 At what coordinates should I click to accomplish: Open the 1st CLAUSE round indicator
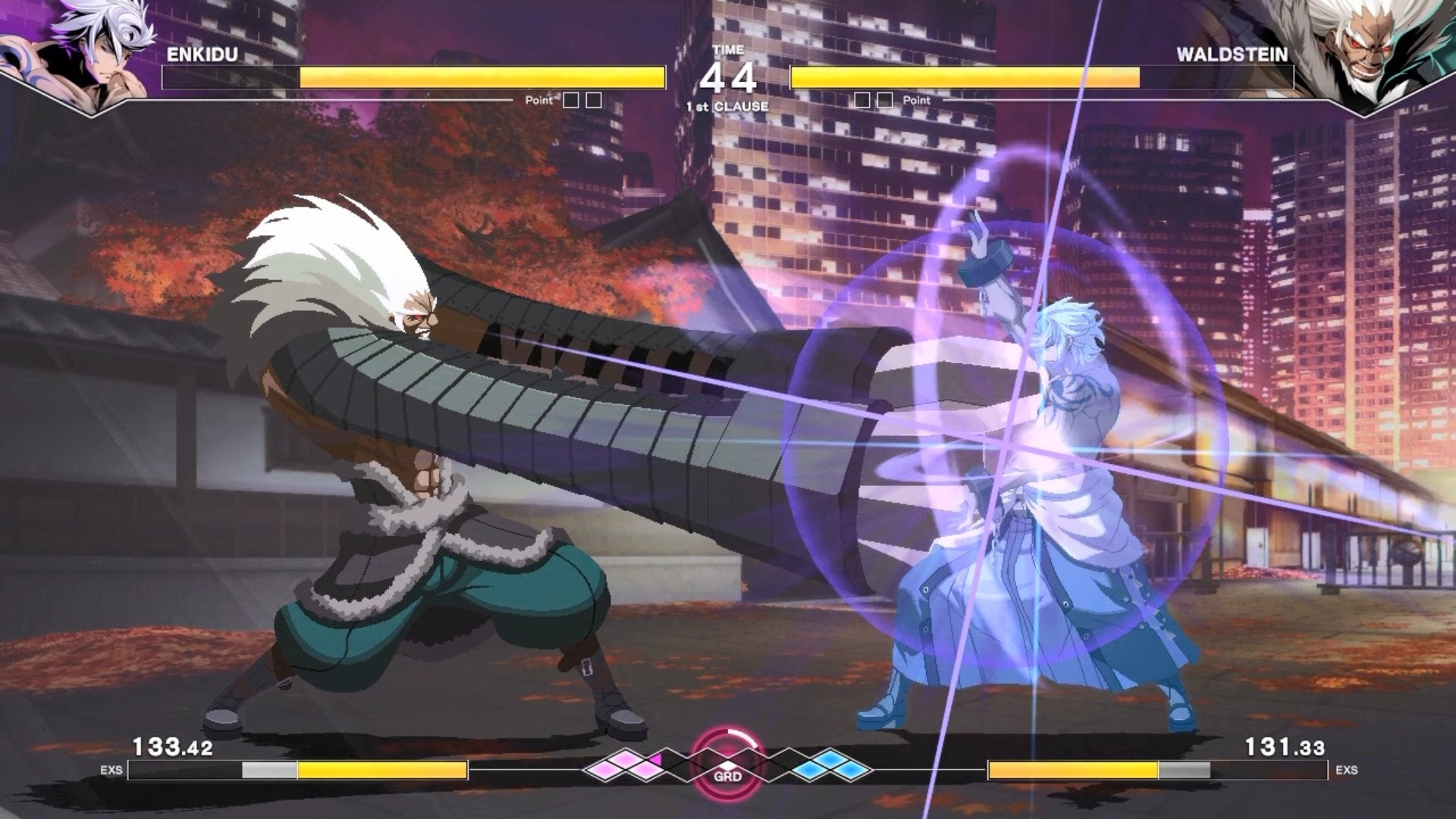(x=728, y=108)
